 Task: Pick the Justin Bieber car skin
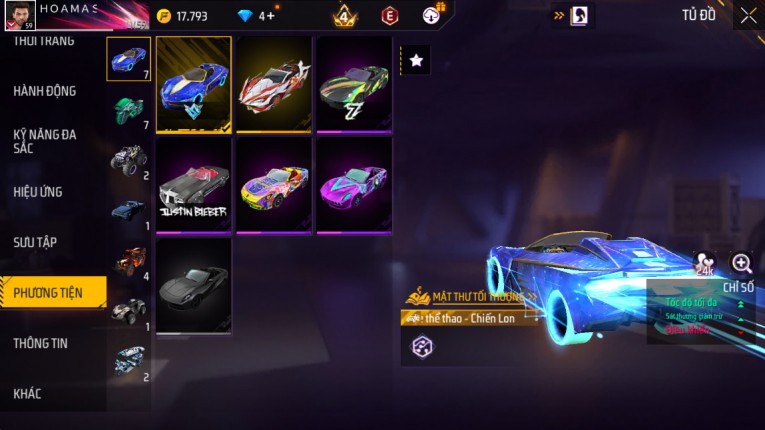point(194,185)
